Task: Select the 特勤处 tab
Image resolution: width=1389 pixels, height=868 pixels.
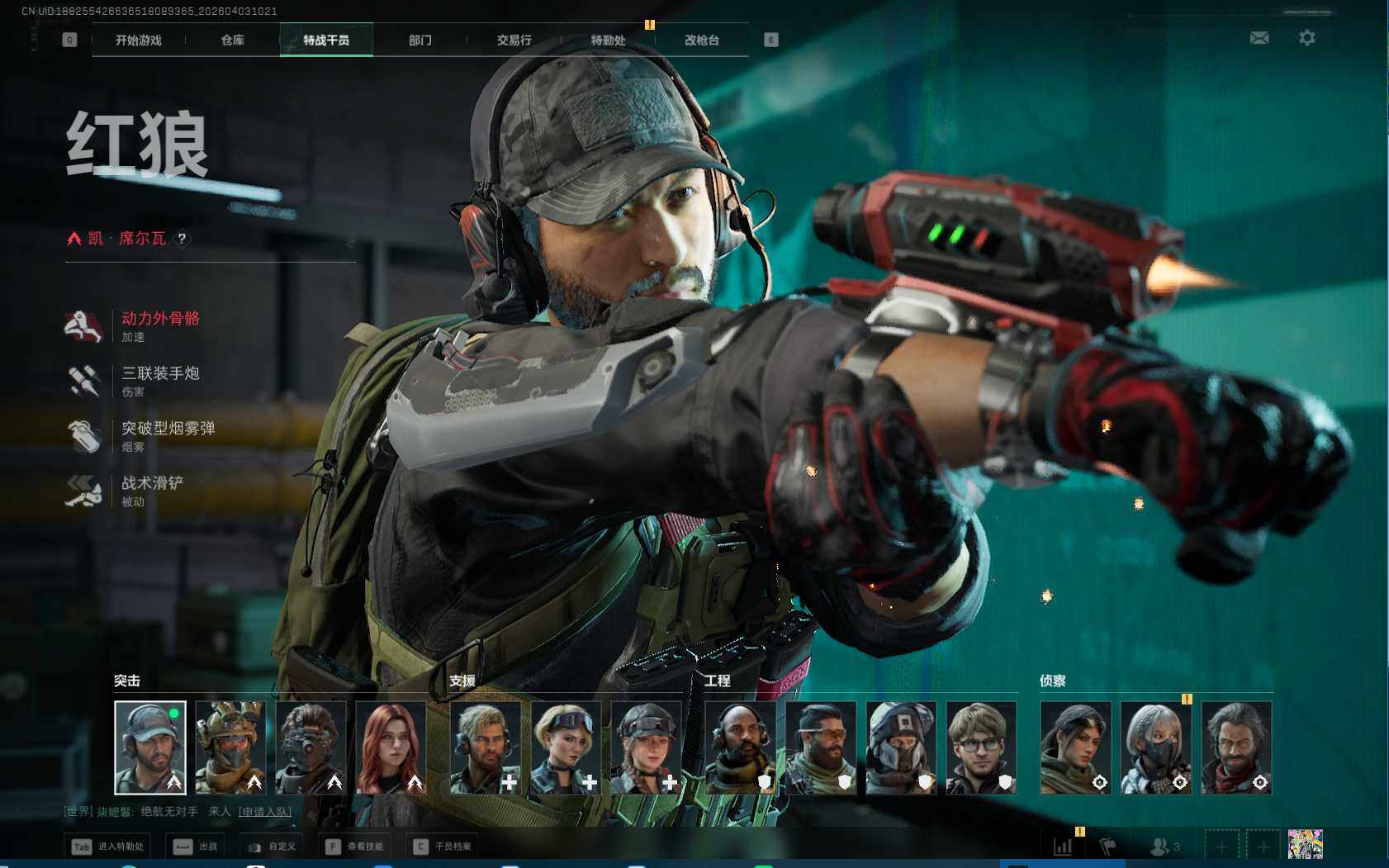Action: 608,40
